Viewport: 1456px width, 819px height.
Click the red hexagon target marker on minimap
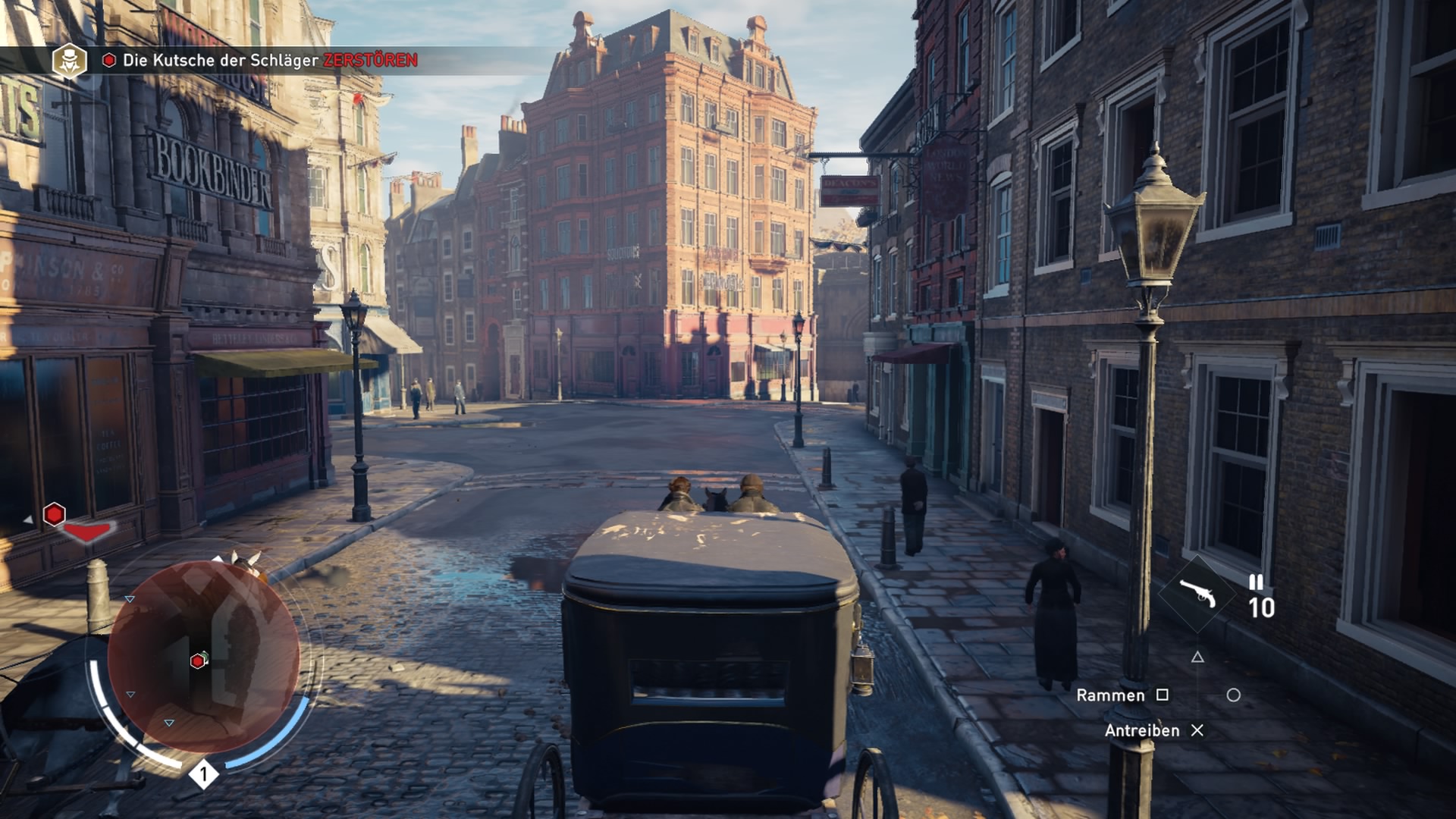point(198,661)
